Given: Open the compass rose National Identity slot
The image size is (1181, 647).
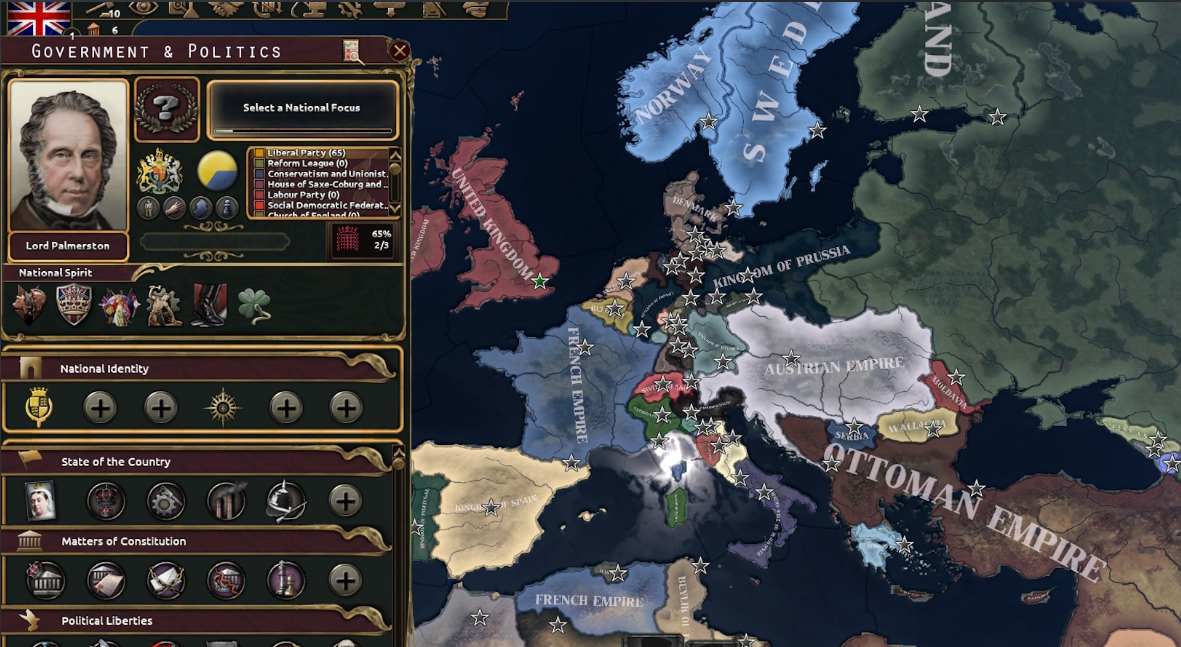Looking at the screenshot, I should [x=222, y=407].
